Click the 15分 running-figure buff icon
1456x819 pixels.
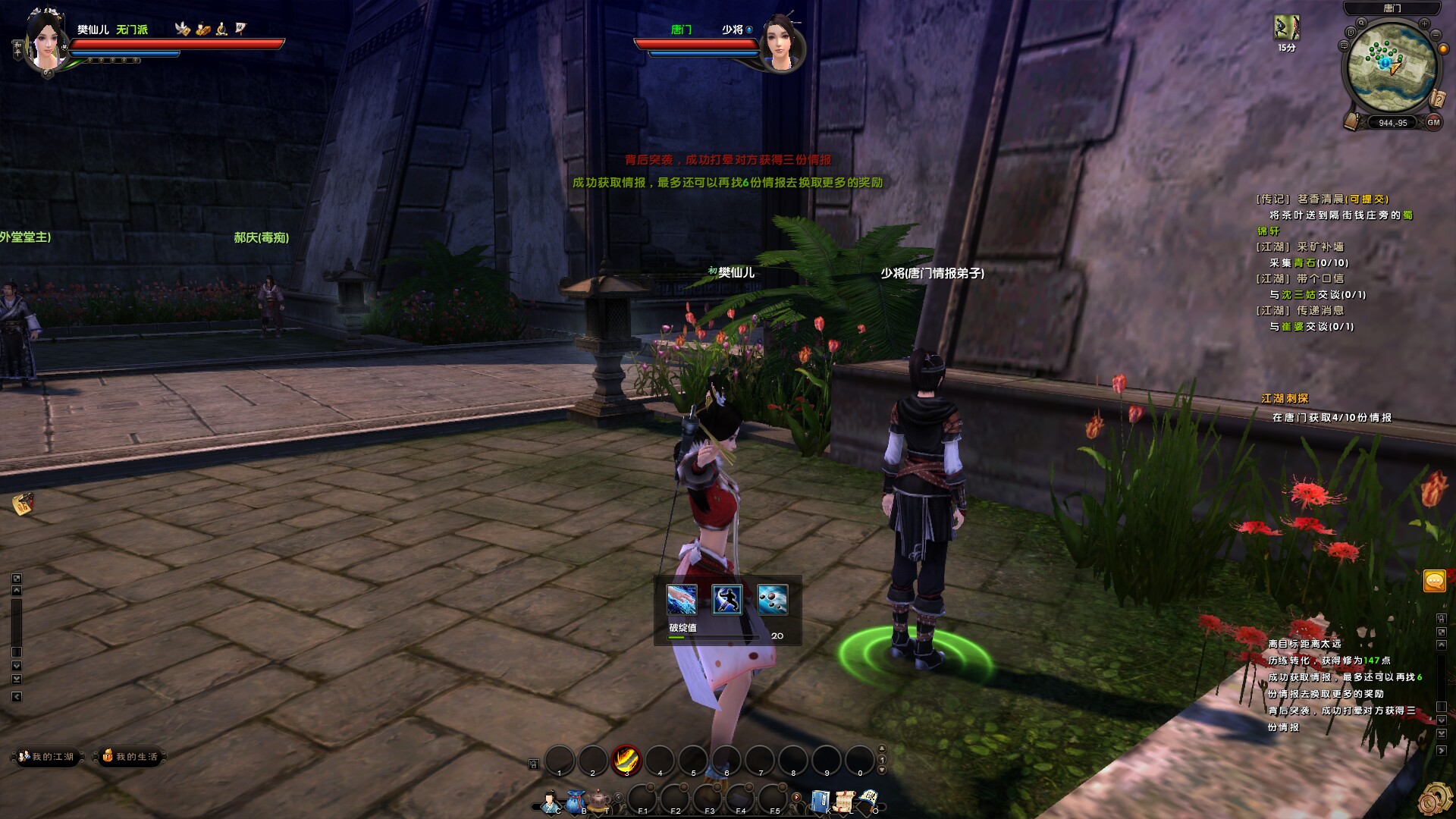(x=1285, y=28)
